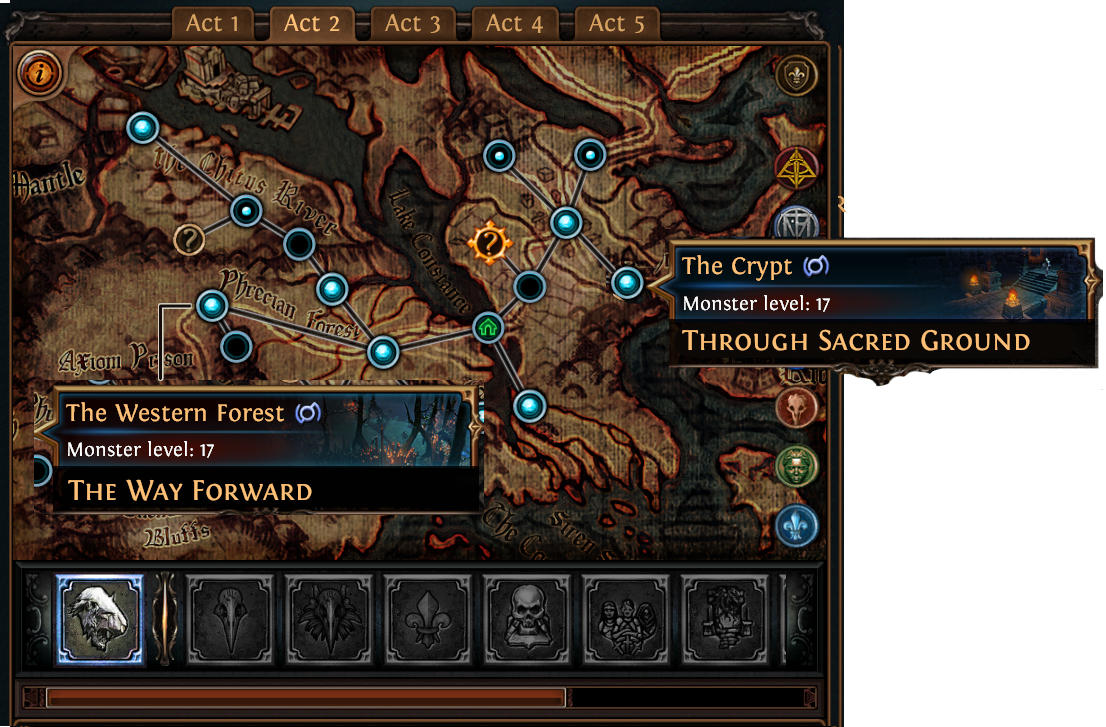1106x727 pixels.
Task: Open the three figures quest tile
Action: coord(622,620)
